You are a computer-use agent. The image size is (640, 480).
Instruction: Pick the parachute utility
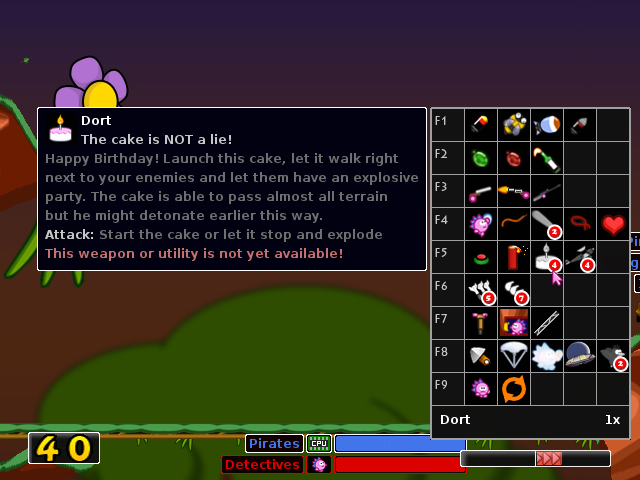(x=514, y=355)
